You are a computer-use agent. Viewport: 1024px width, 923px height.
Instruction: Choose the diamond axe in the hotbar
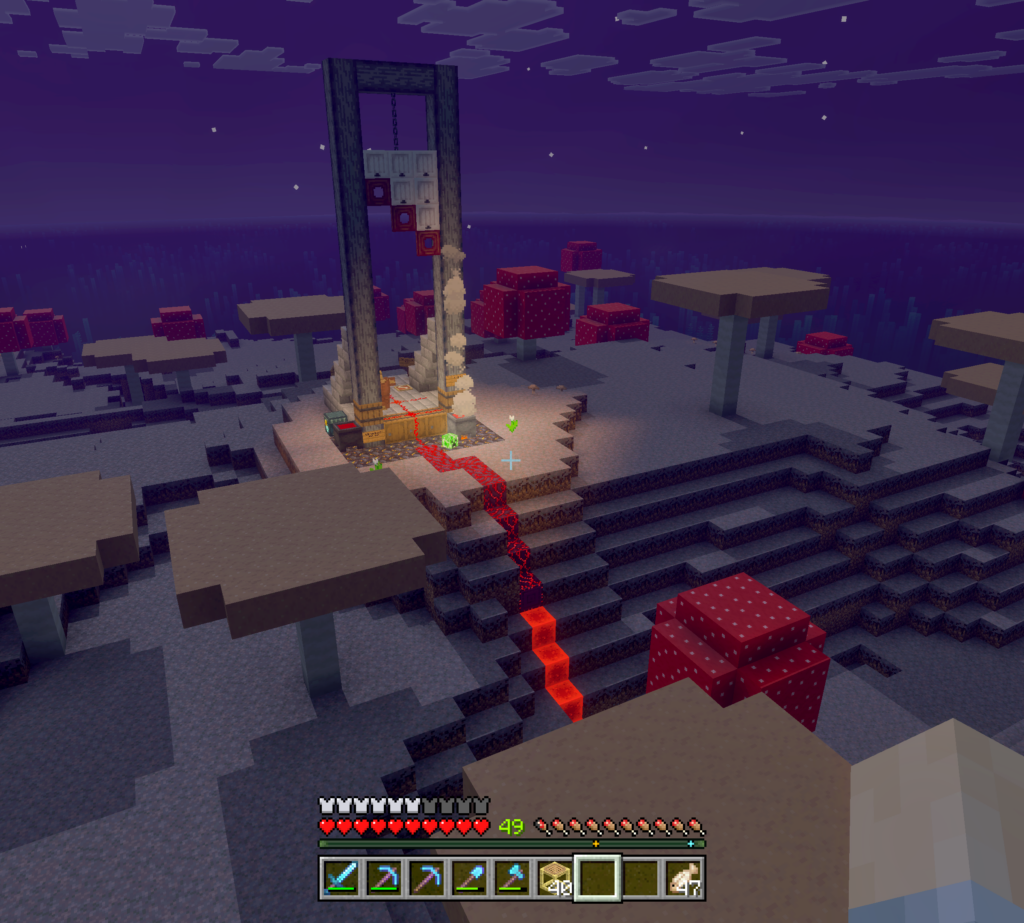coord(511,878)
